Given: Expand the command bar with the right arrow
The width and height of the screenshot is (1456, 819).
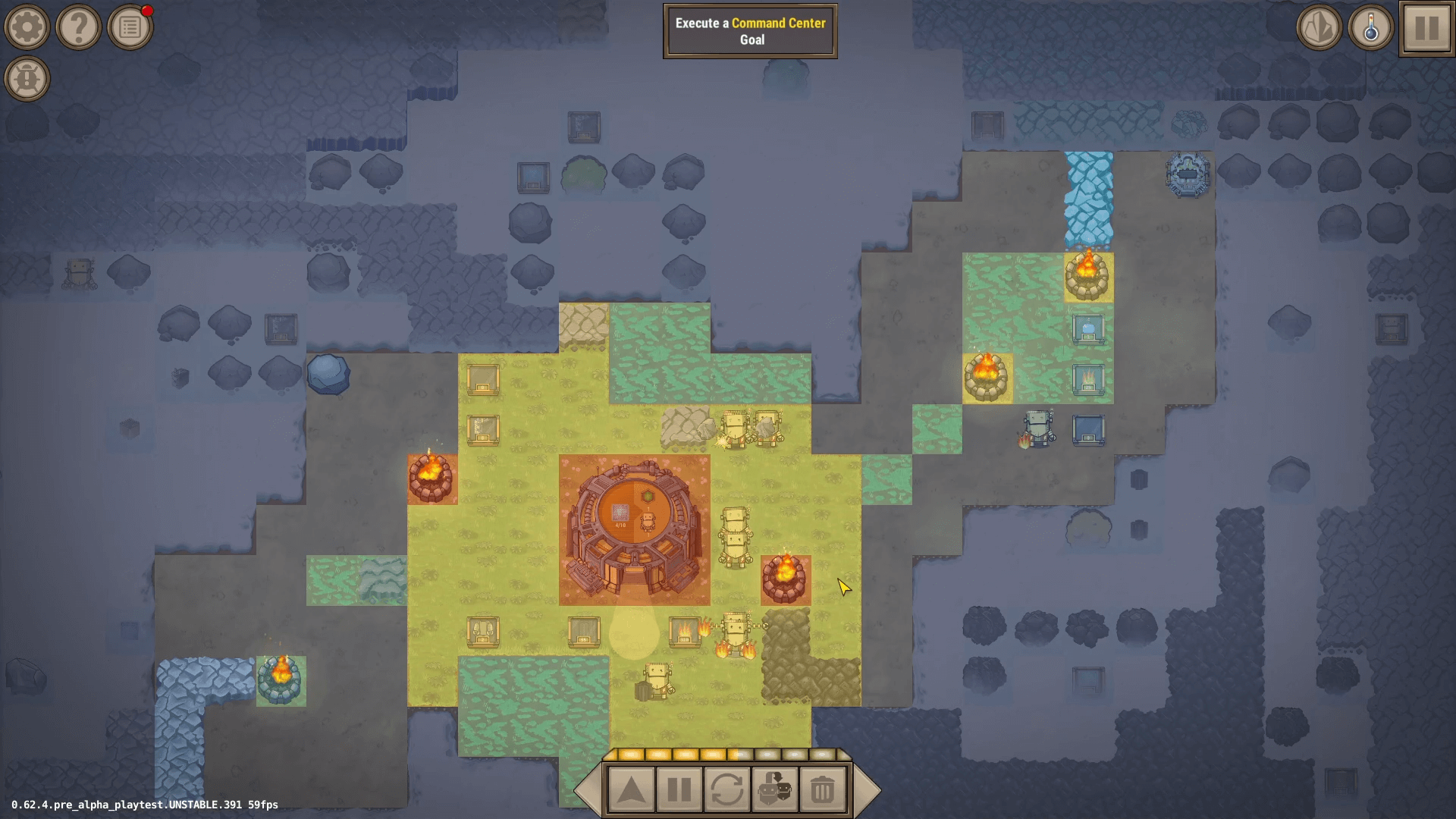Looking at the screenshot, I should [x=866, y=789].
